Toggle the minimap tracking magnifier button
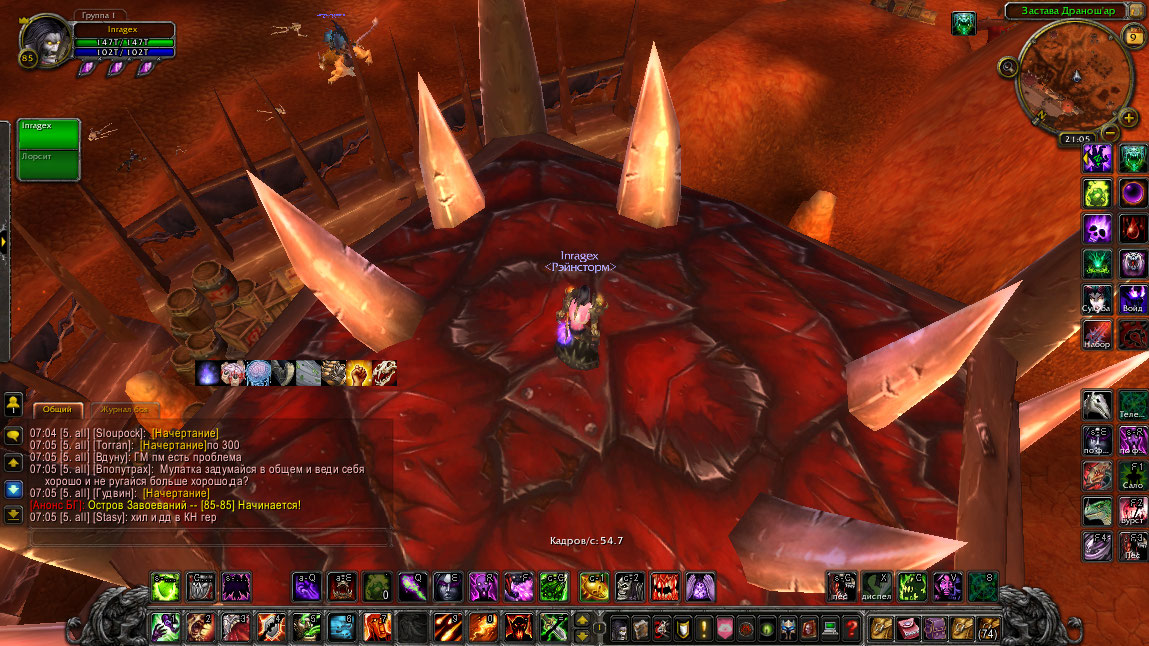The image size is (1149, 646). pos(1008,67)
